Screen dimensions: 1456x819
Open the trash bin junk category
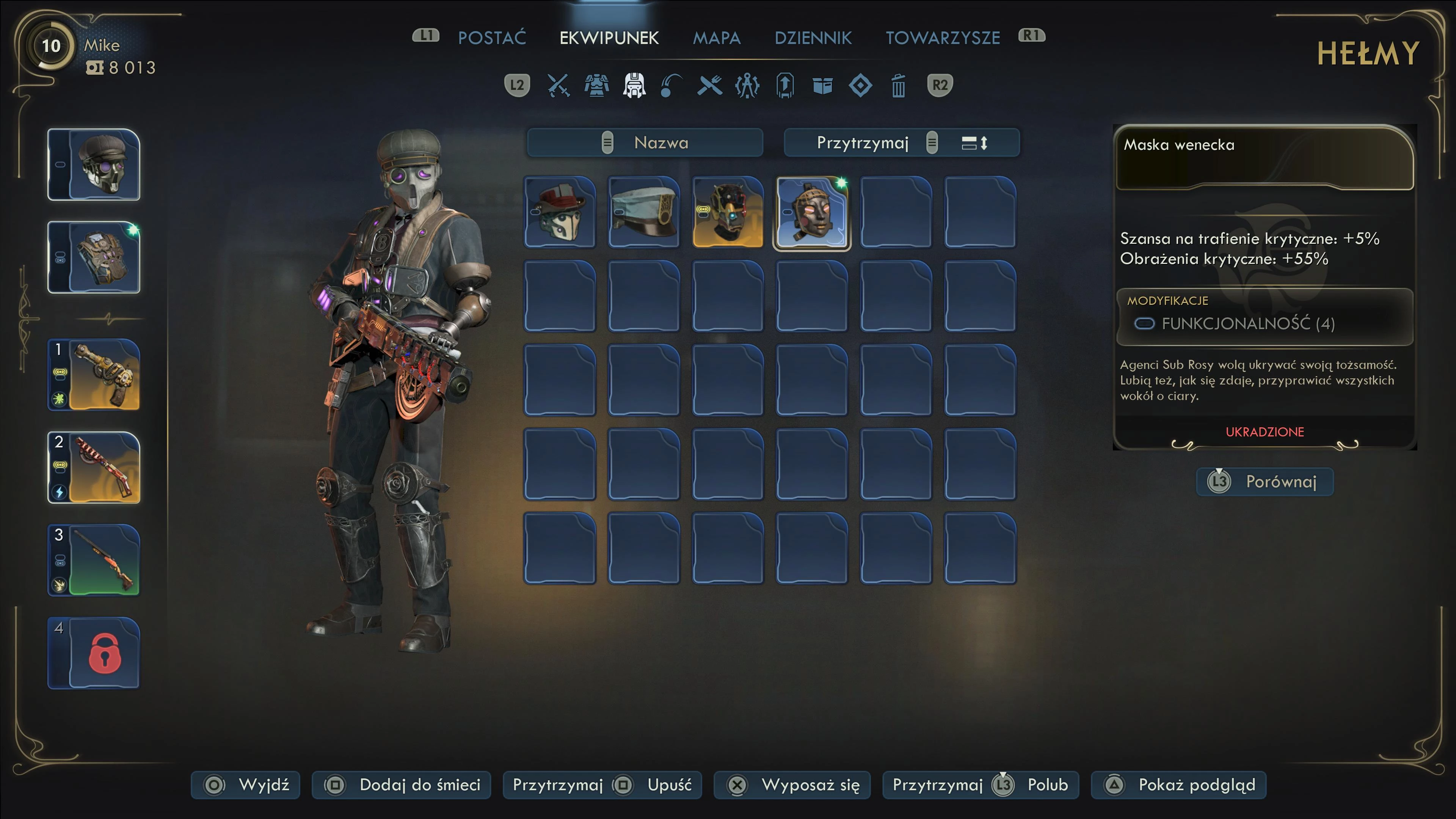click(x=898, y=86)
